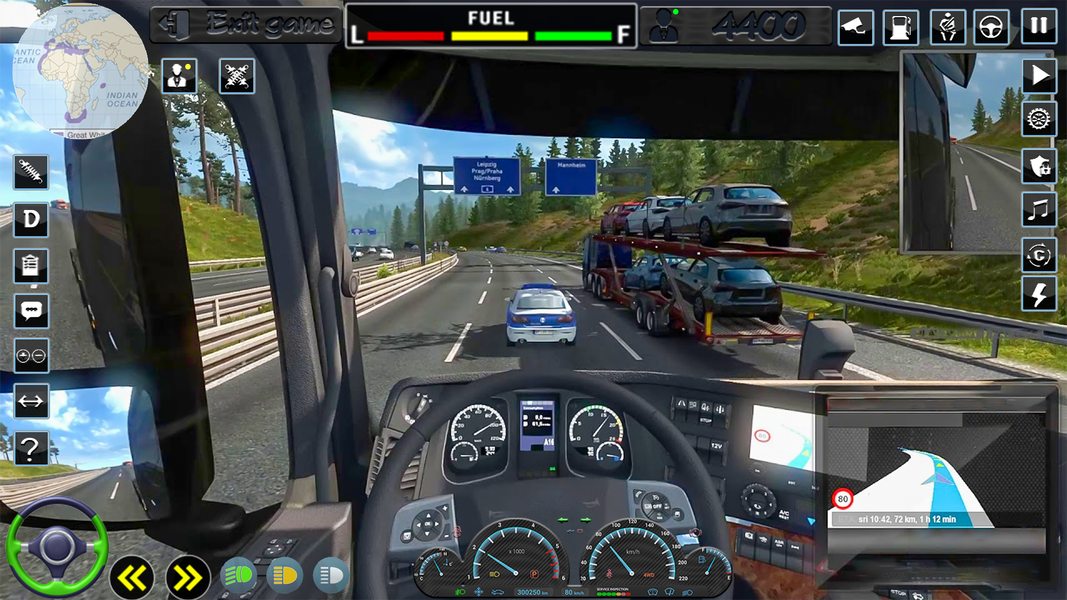Click the green steering wheel control

(56, 546)
